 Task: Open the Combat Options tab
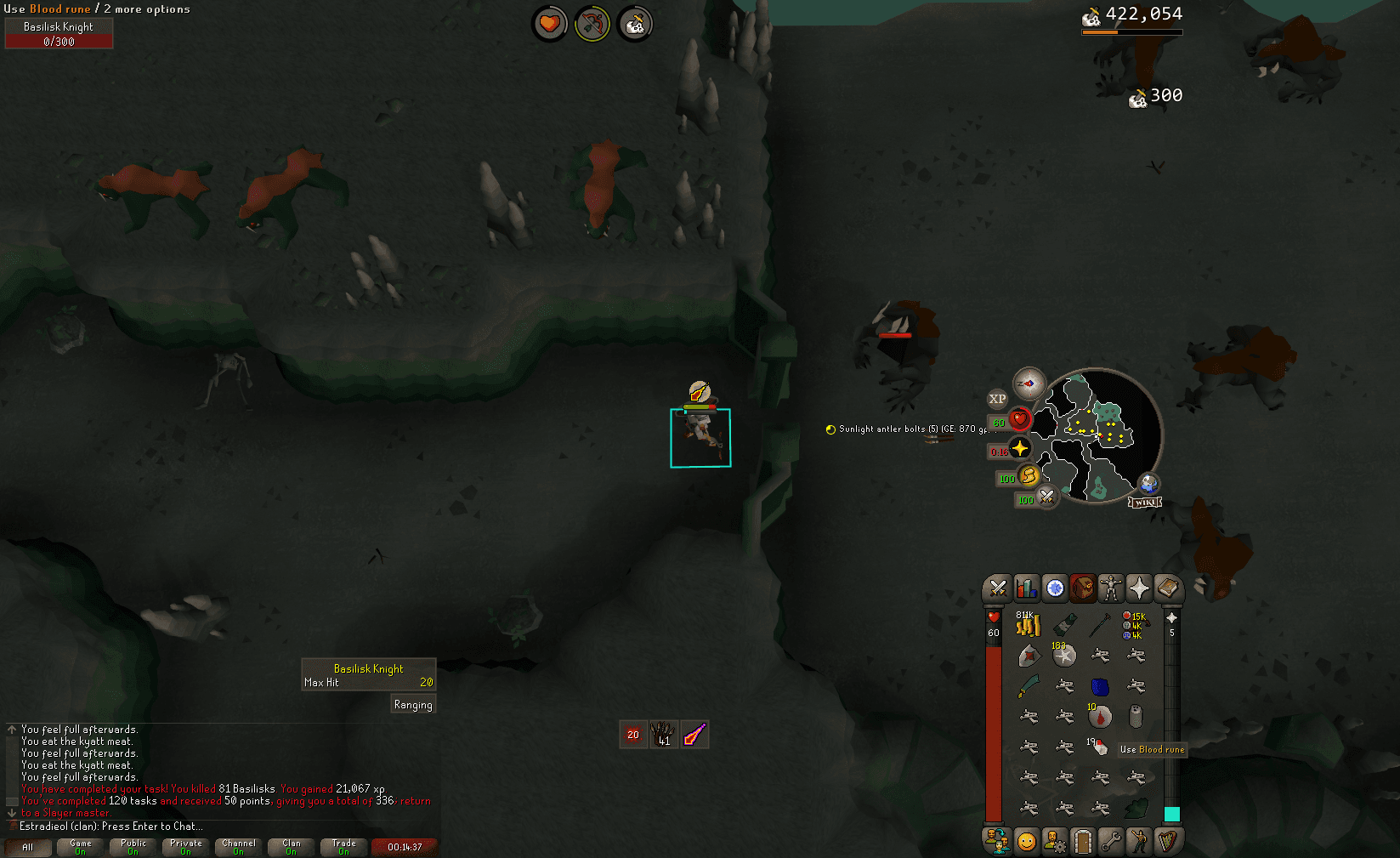pyautogui.click(x=997, y=588)
